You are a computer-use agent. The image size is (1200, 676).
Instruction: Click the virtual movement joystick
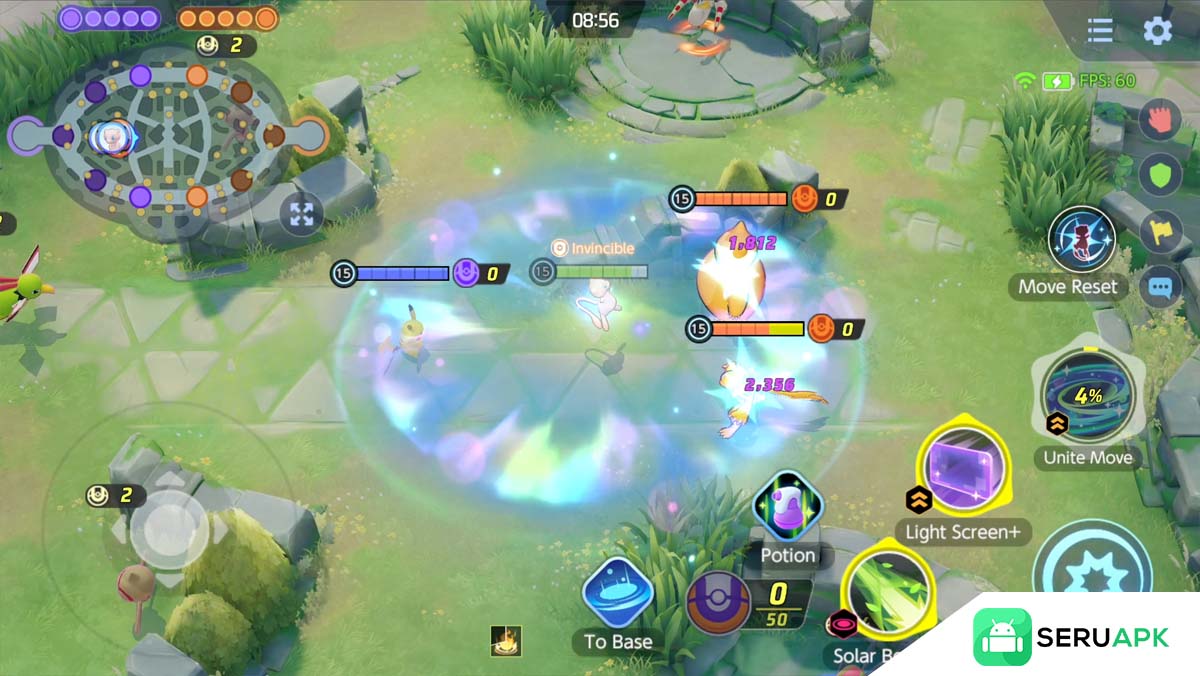click(169, 530)
